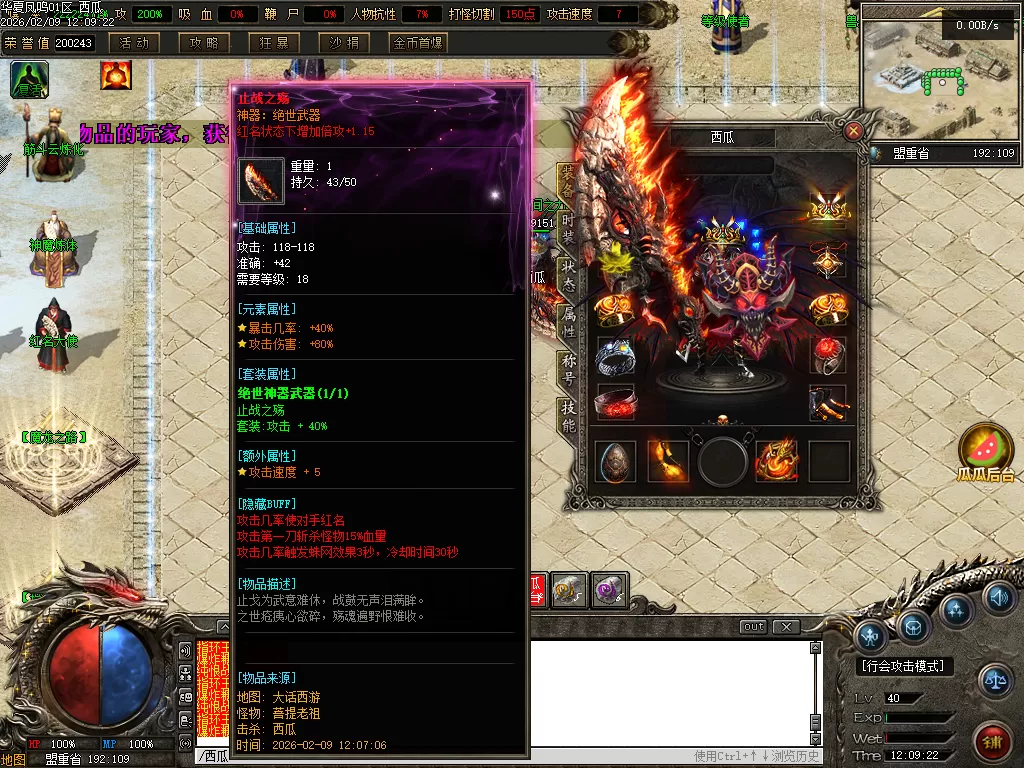Open the 铺 shop button
Image resolution: width=1024 pixels, height=768 pixels.
coord(992,742)
